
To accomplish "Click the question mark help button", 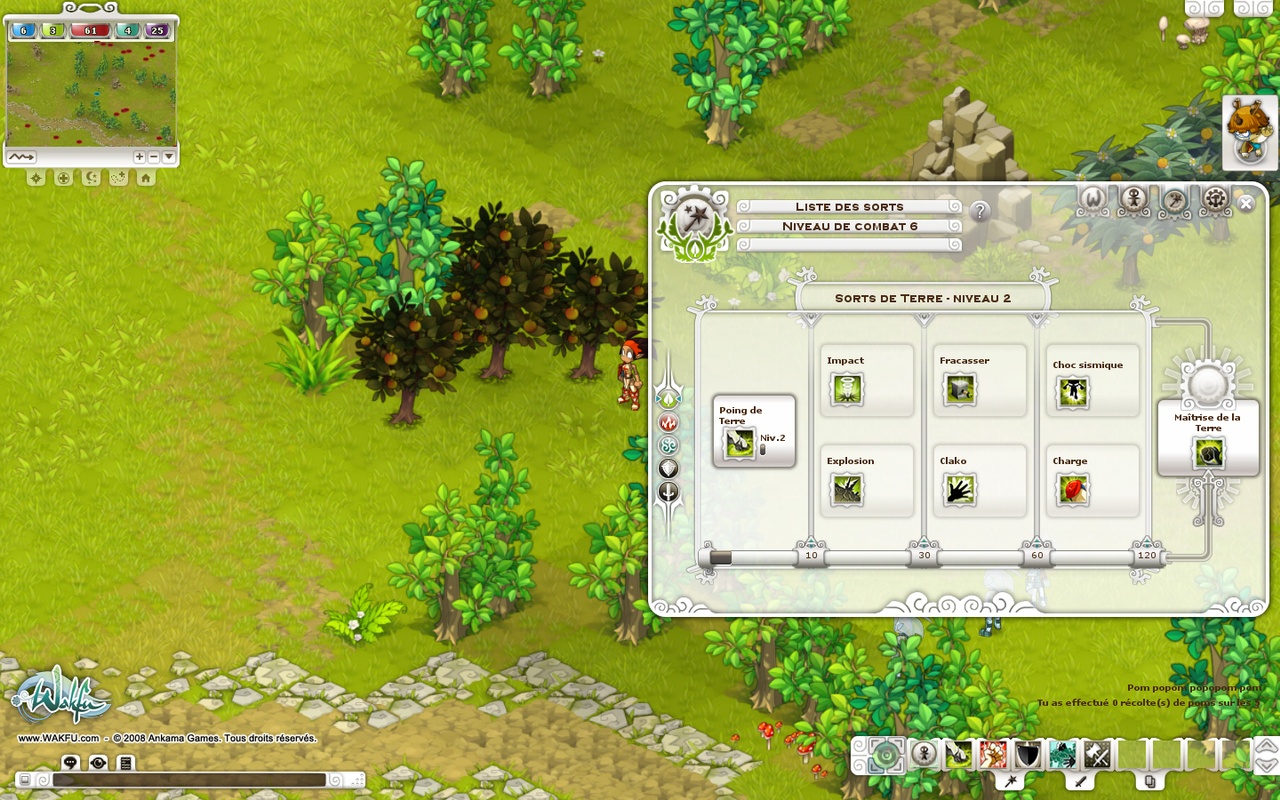I will 979,211.
